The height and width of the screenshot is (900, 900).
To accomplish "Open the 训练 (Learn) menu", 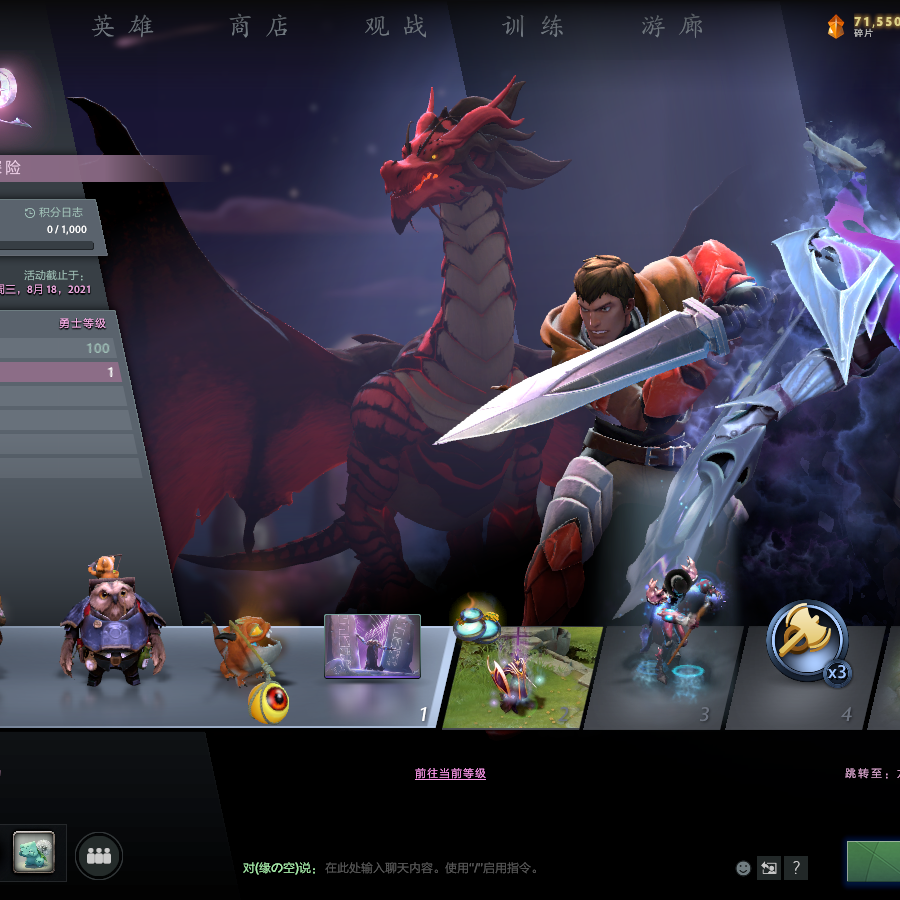I will (533, 27).
